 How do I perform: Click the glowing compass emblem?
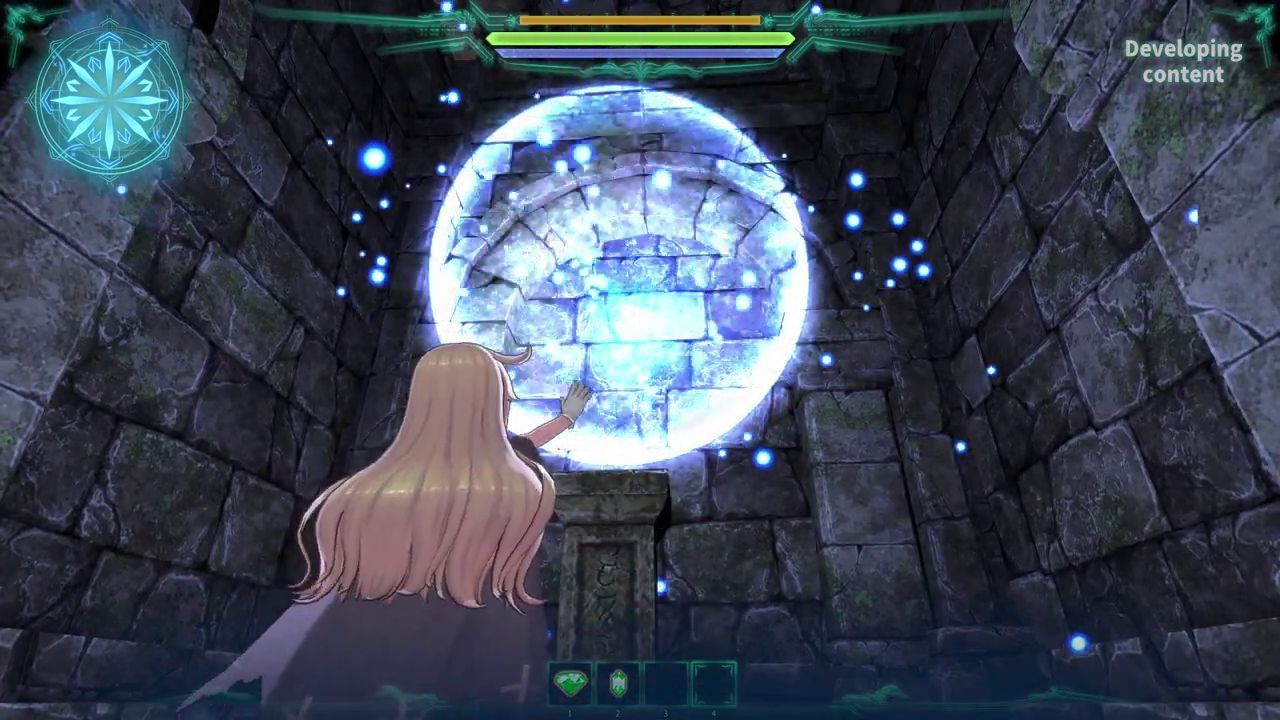pos(108,100)
